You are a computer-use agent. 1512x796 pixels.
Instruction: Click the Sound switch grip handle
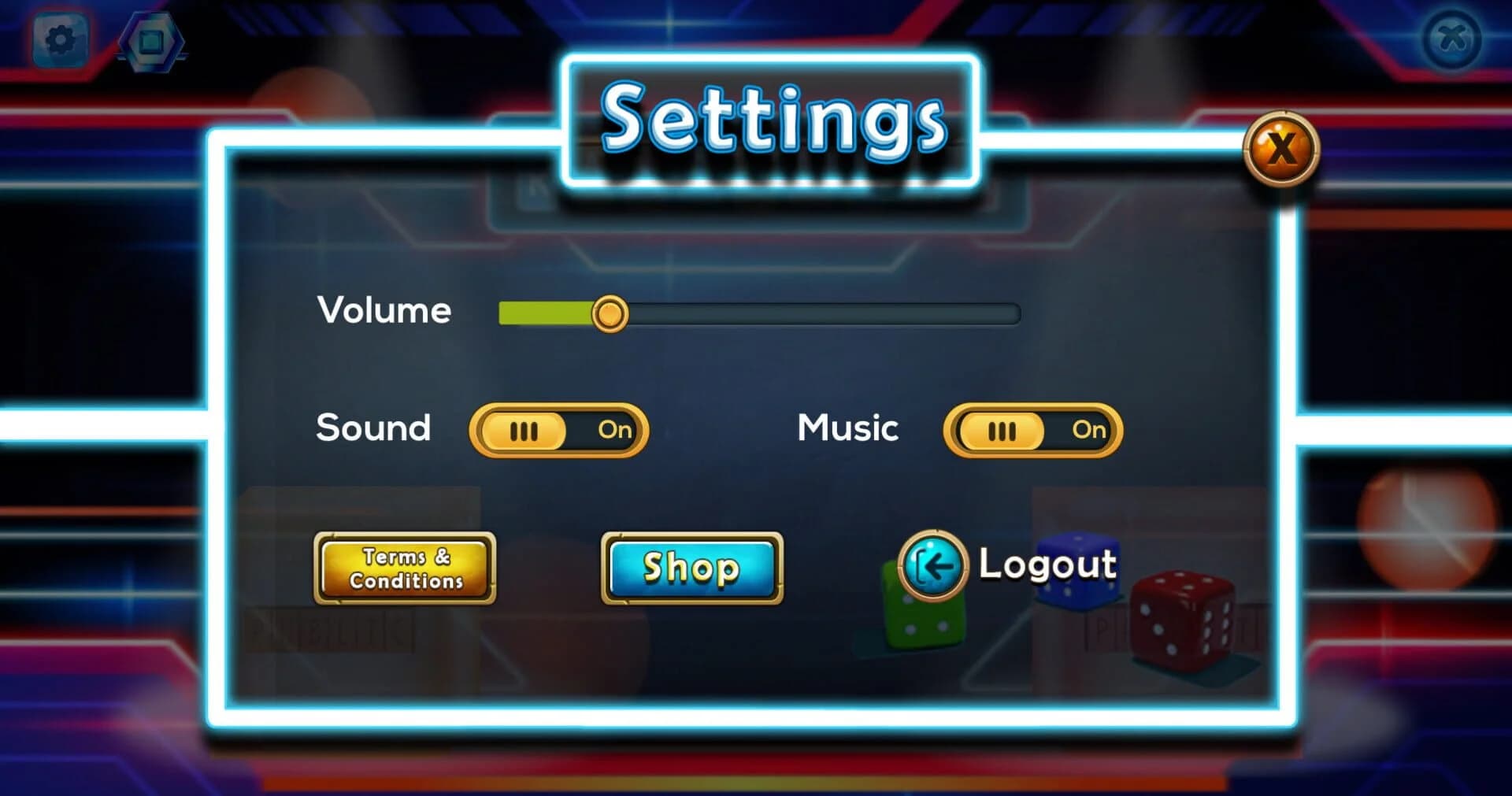(x=524, y=430)
